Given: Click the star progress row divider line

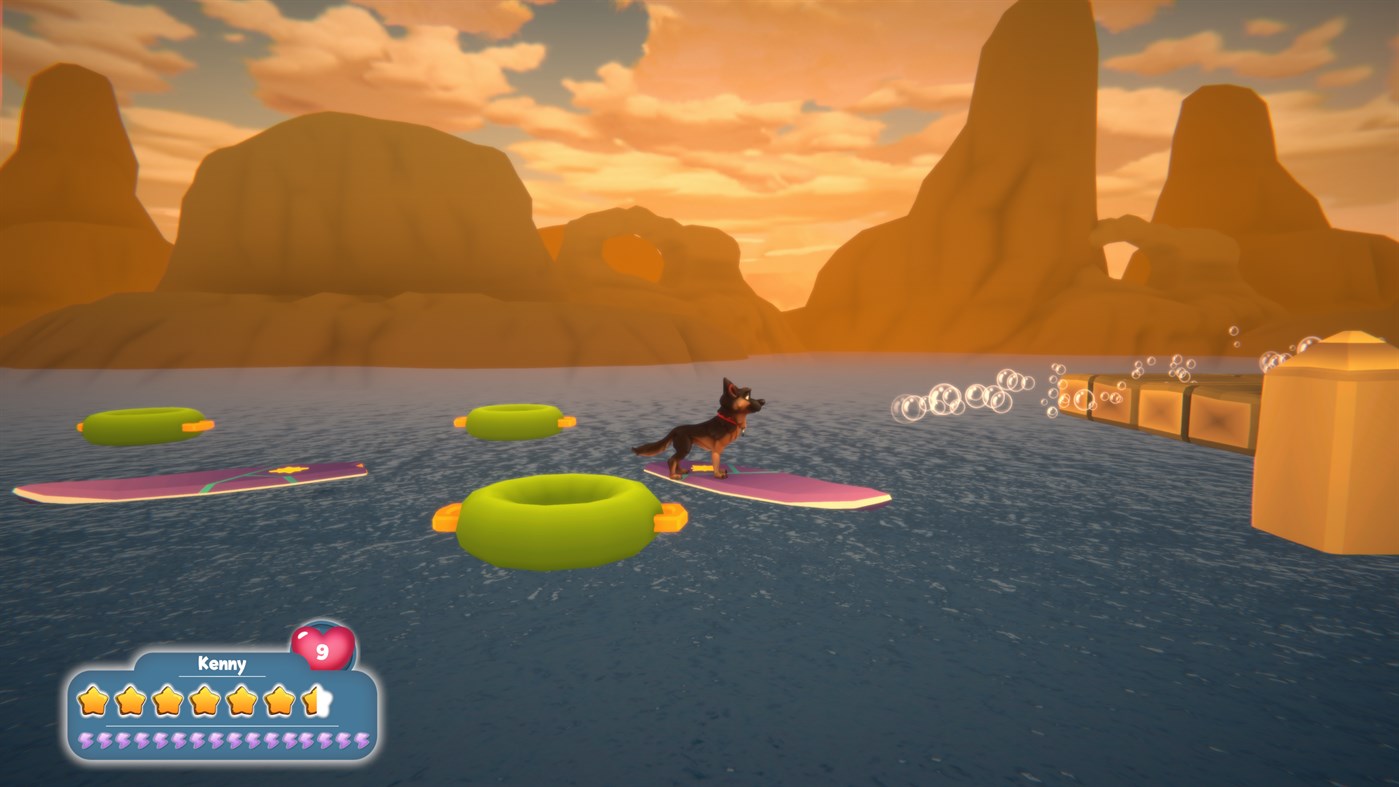Looking at the screenshot, I should point(220,724).
